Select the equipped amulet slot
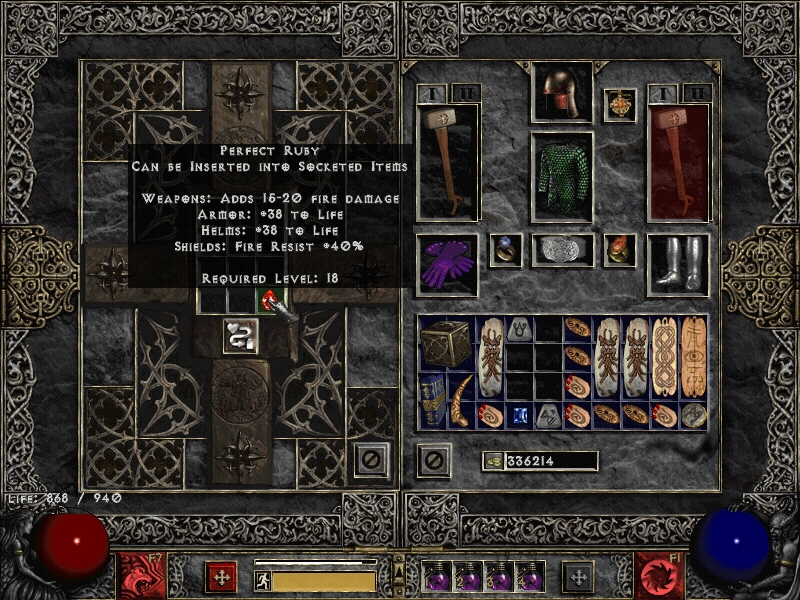This screenshot has width=800, height=600. click(x=620, y=105)
